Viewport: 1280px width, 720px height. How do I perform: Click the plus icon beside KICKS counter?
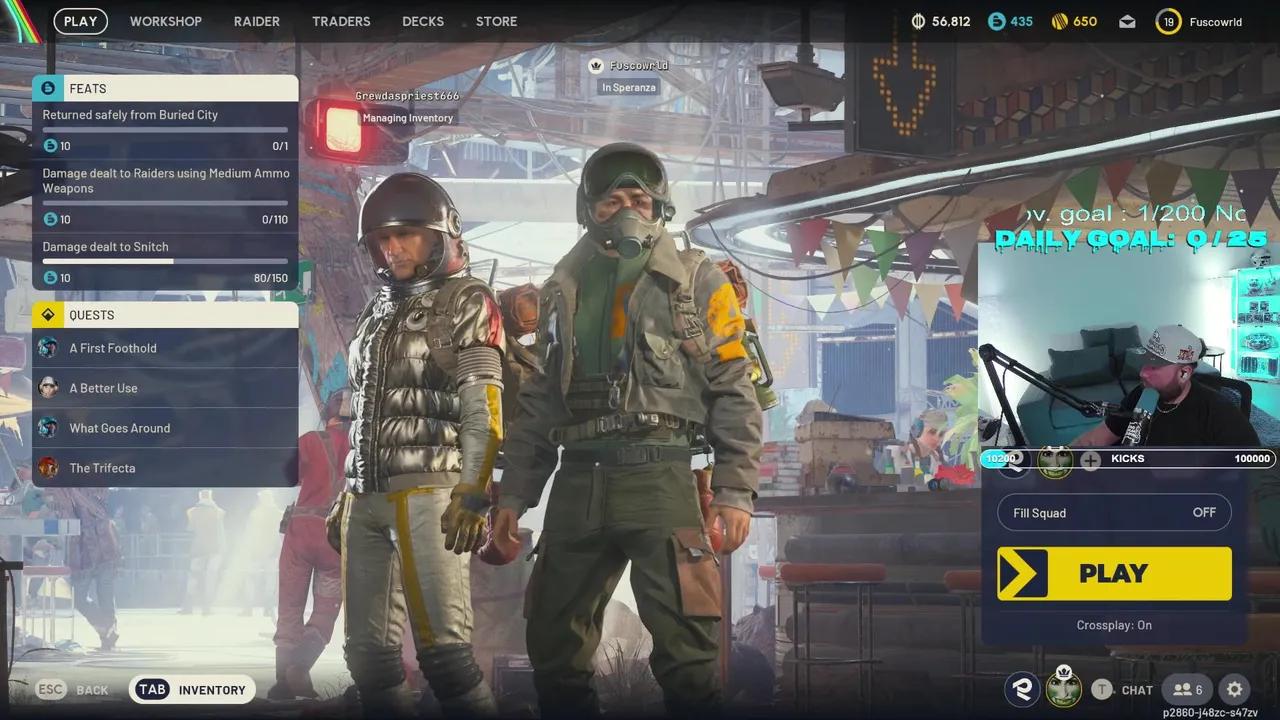pos(1089,461)
